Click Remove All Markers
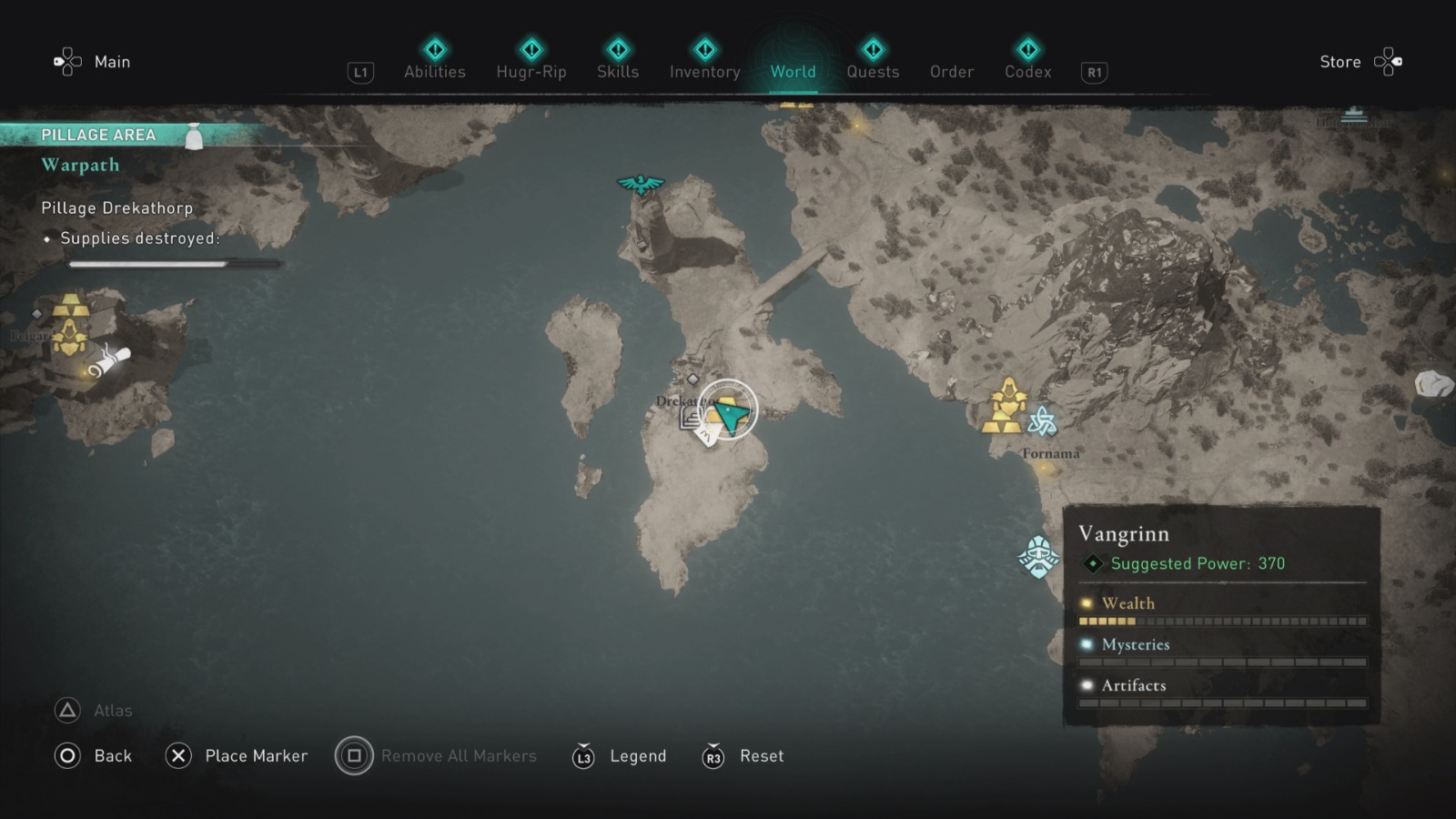The height and width of the screenshot is (819, 1456). (x=354, y=756)
